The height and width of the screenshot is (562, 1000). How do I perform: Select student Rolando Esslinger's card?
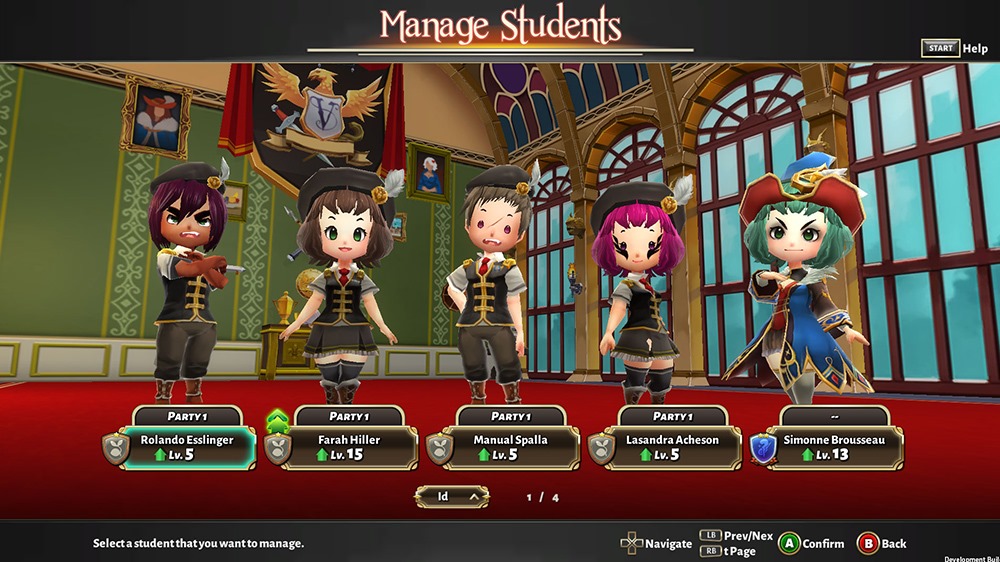pos(187,447)
